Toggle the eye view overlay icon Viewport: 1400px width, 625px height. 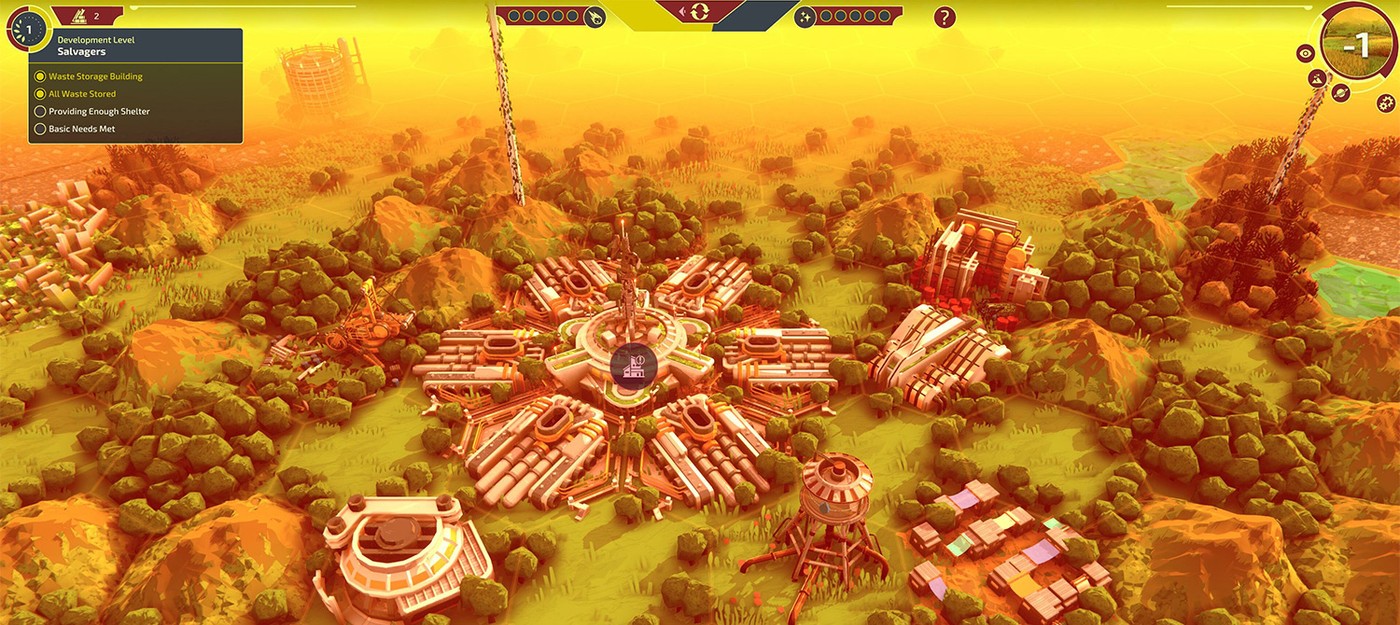pos(1305,54)
